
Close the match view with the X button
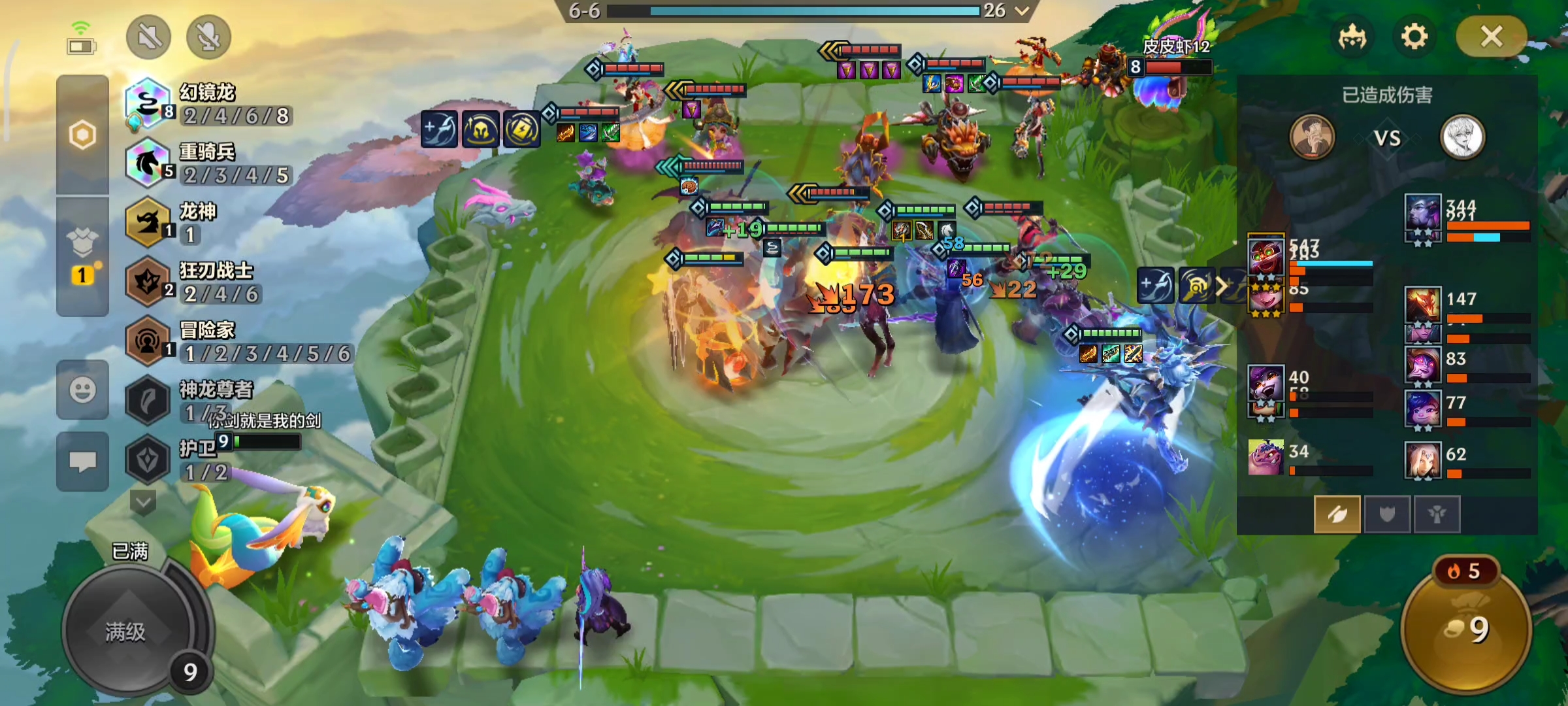pyautogui.click(x=1491, y=37)
